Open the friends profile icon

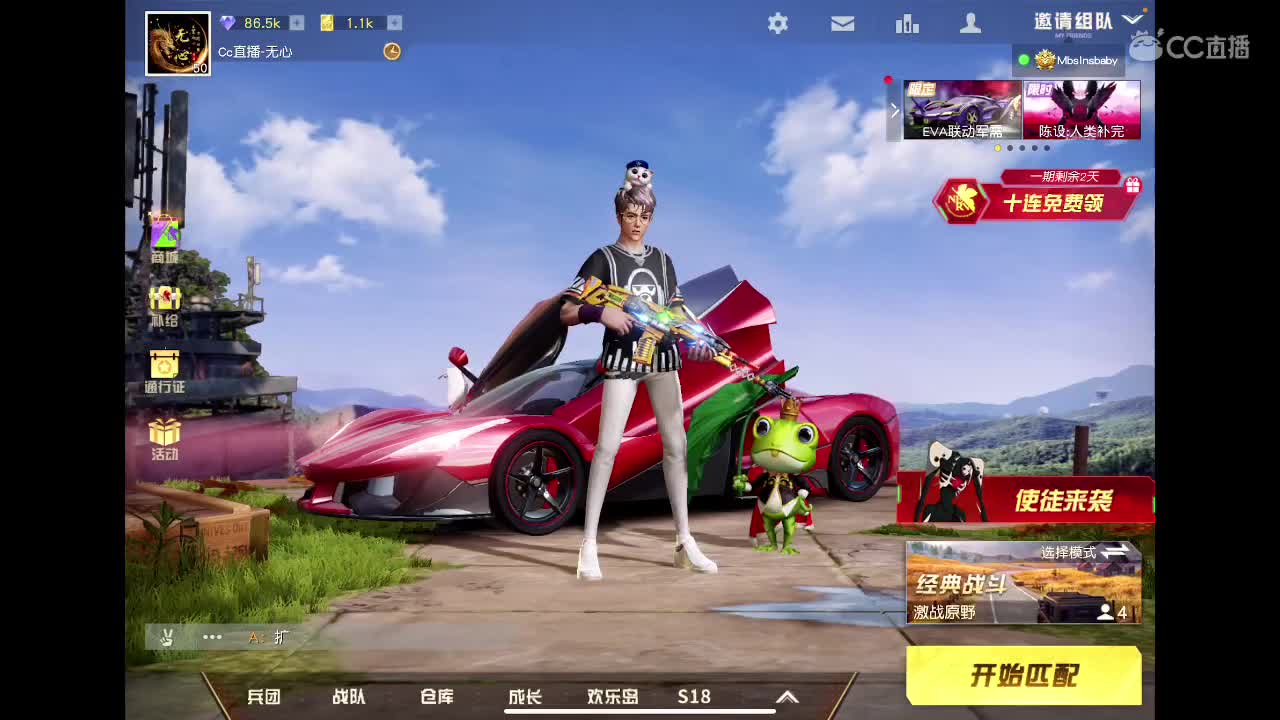pos(970,23)
